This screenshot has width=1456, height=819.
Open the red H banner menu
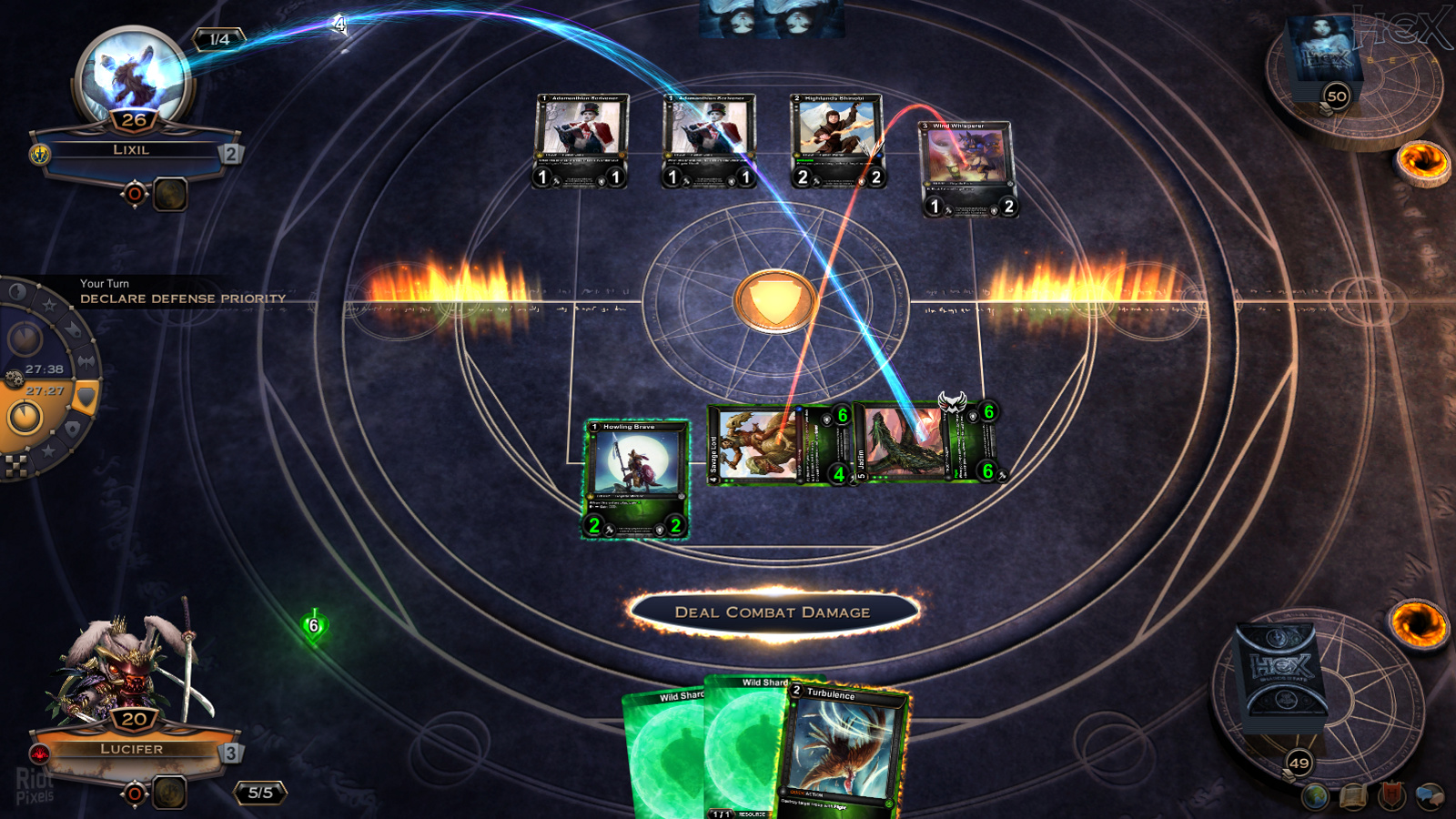pos(1391,795)
